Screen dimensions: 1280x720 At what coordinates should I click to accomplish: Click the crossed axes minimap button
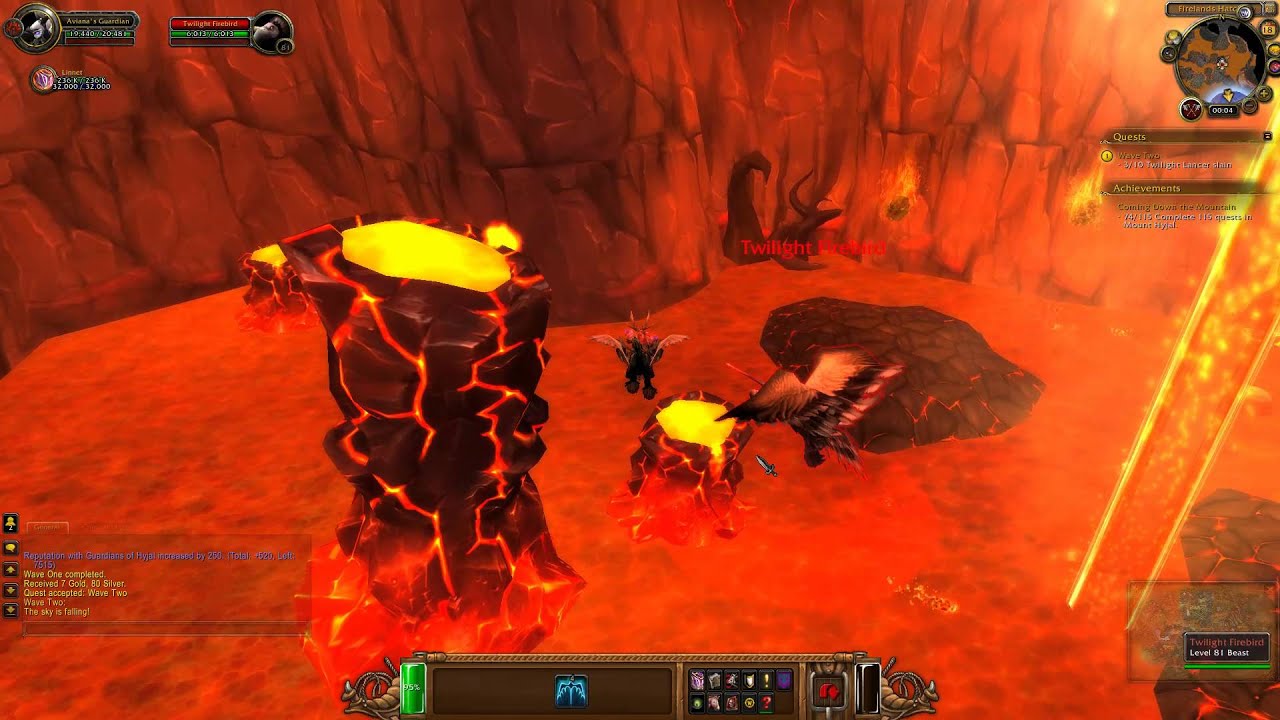[x=1191, y=109]
